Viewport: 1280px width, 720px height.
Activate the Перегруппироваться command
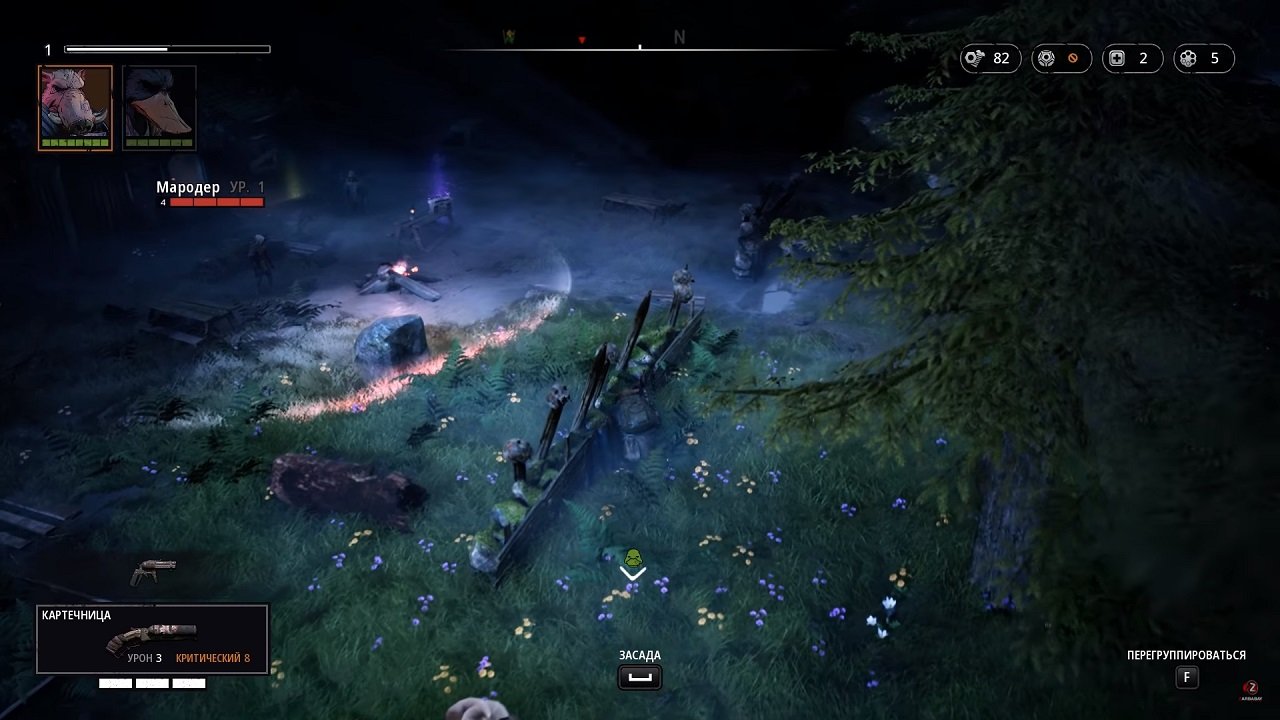coord(1187,655)
